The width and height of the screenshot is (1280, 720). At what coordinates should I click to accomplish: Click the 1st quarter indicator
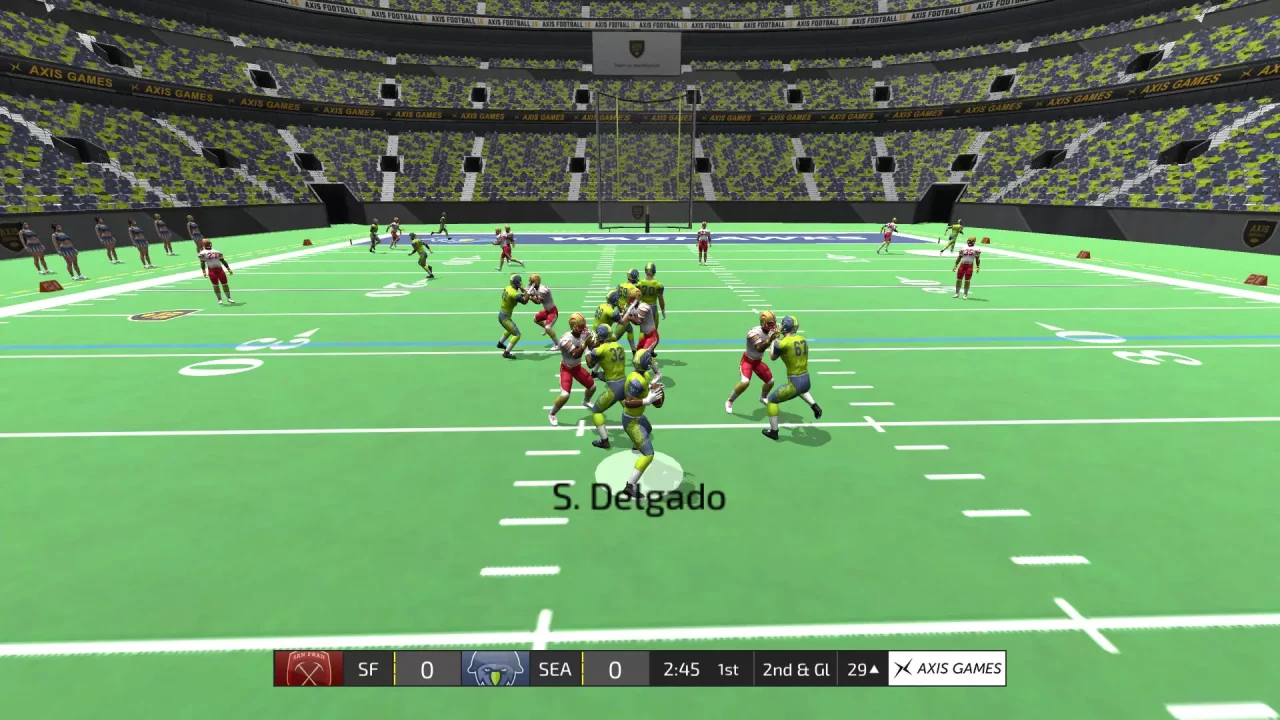pyautogui.click(x=728, y=669)
